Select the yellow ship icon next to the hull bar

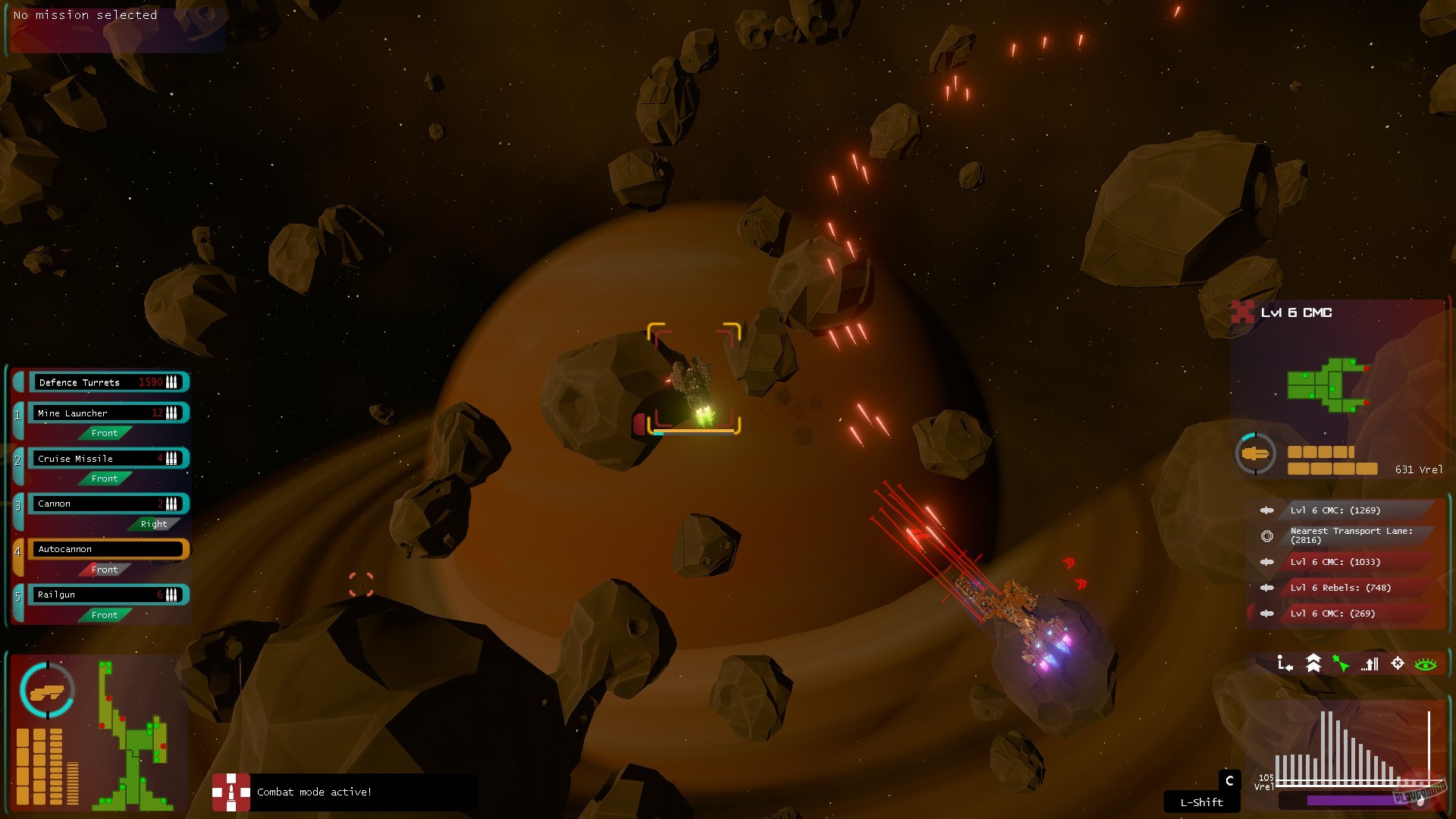pyautogui.click(x=1257, y=454)
